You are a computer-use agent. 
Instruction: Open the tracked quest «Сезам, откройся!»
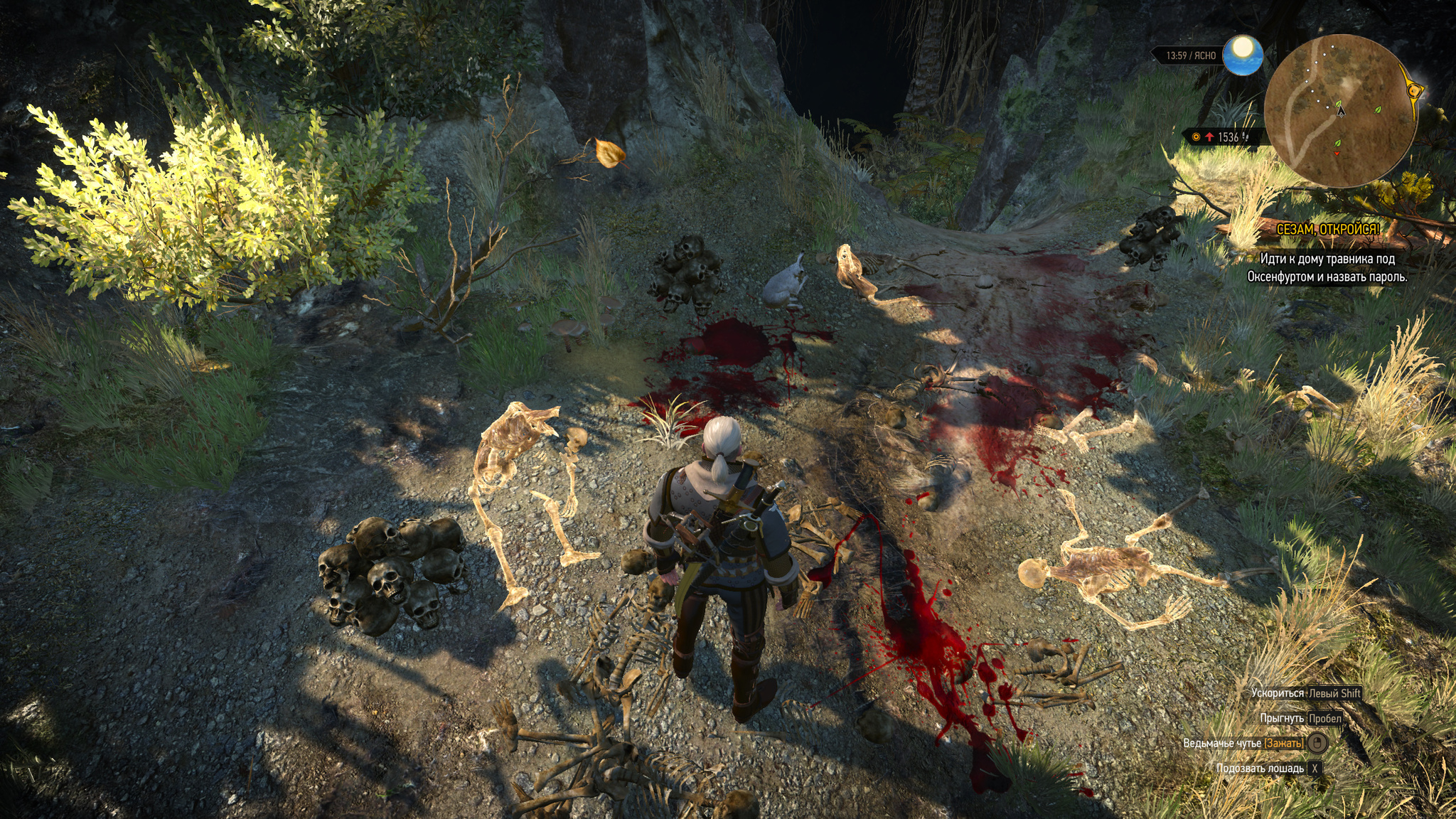pyautogui.click(x=1327, y=230)
